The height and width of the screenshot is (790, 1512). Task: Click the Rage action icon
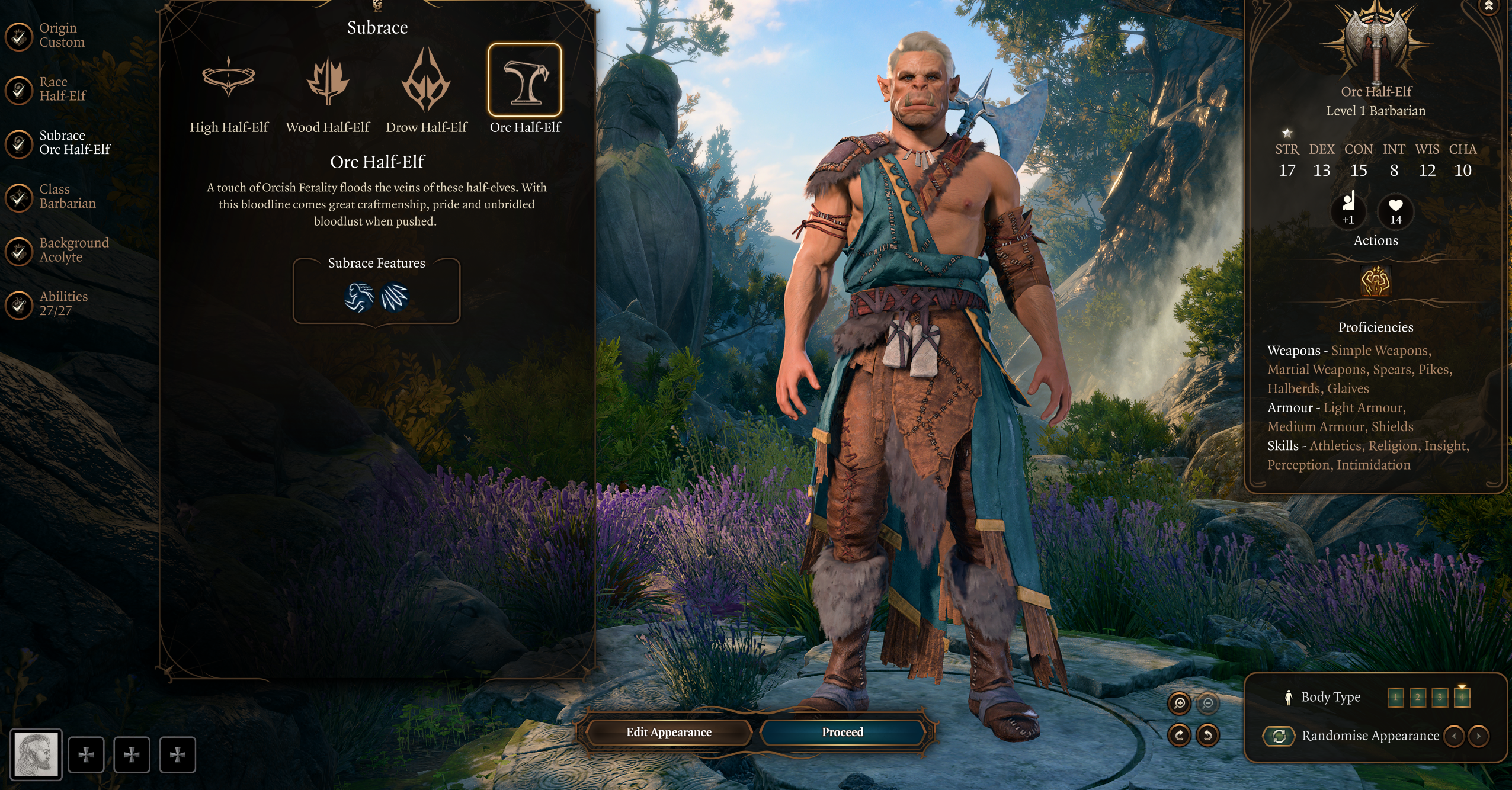click(x=1375, y=281)
